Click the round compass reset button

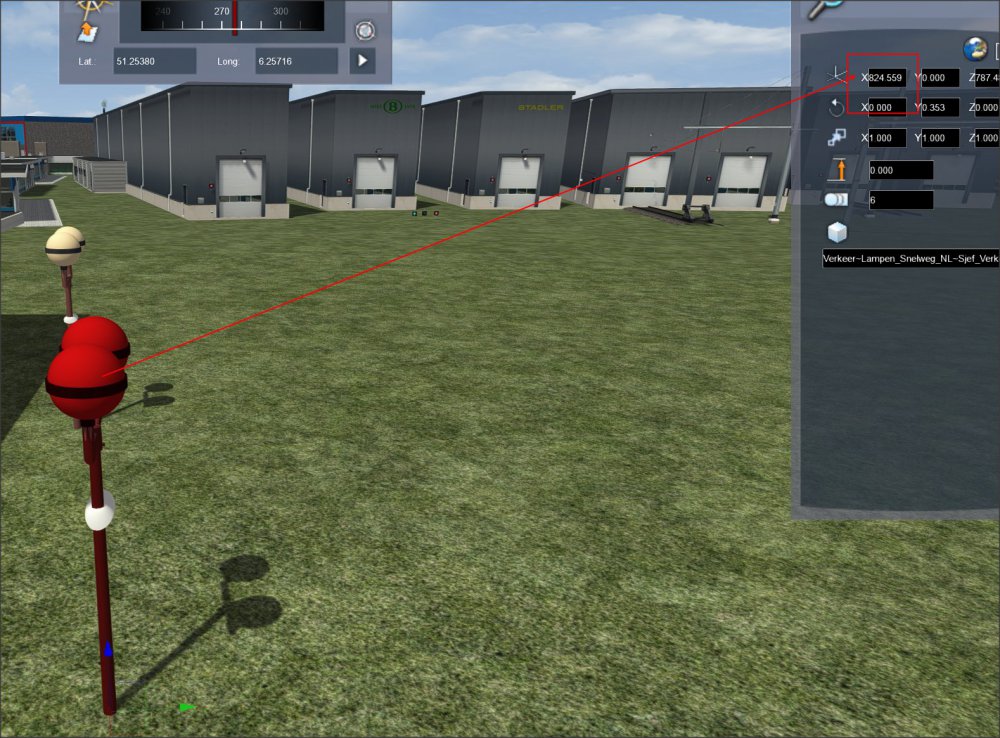[364, 29]
